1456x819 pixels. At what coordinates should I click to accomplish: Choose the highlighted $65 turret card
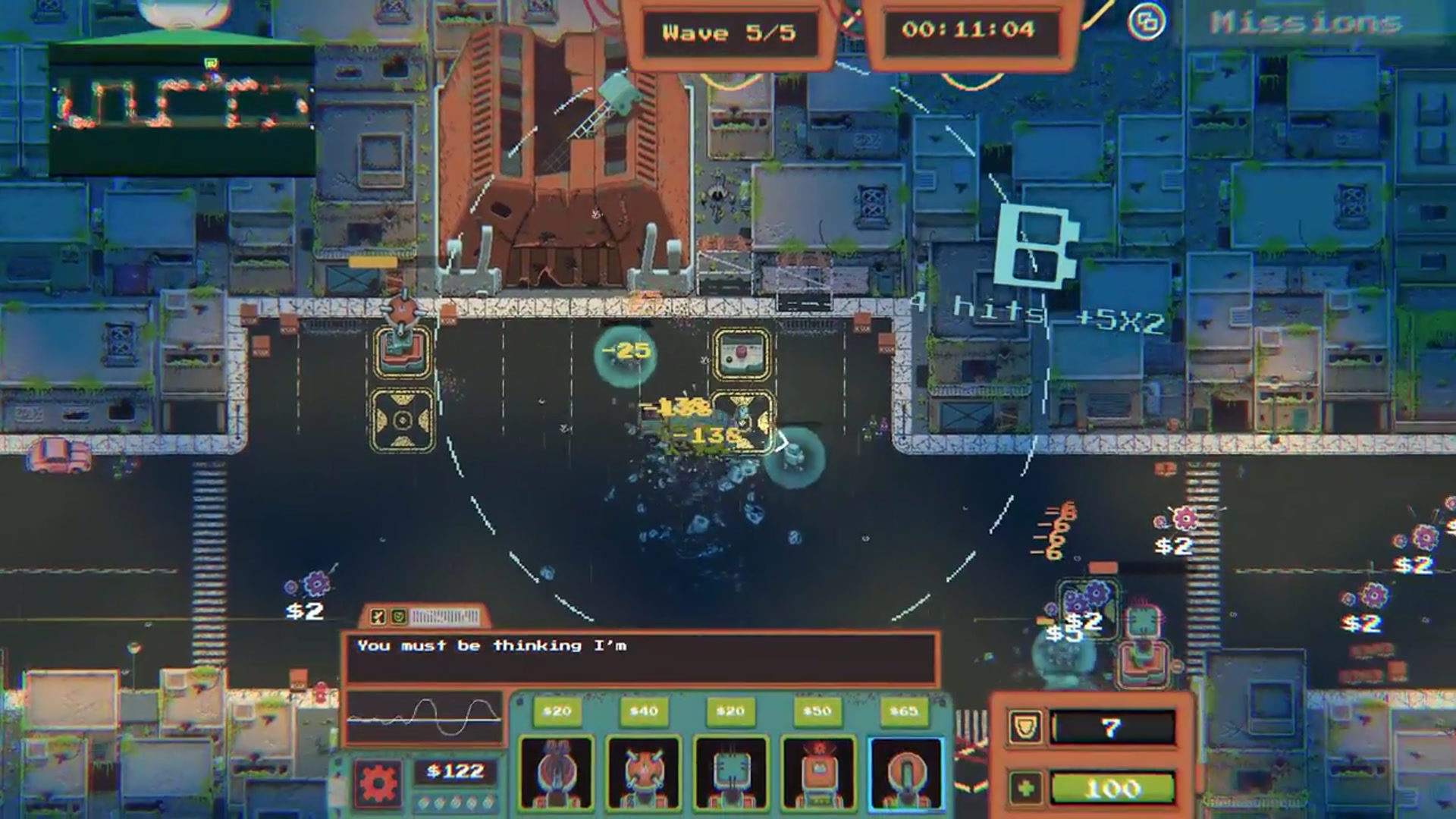pos(905,772)
